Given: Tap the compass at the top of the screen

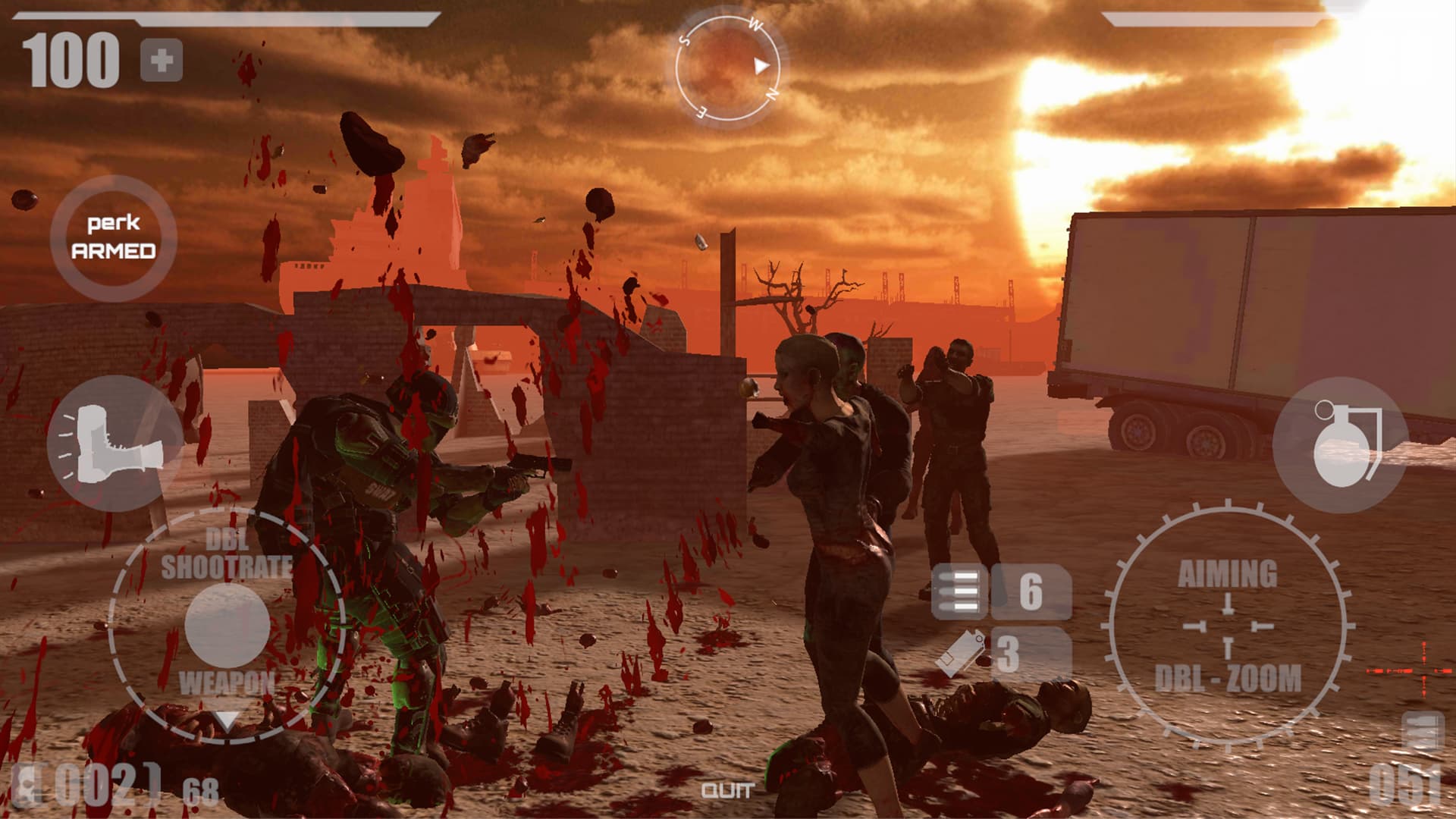Looking at the screenshot, I should (728, 67).
